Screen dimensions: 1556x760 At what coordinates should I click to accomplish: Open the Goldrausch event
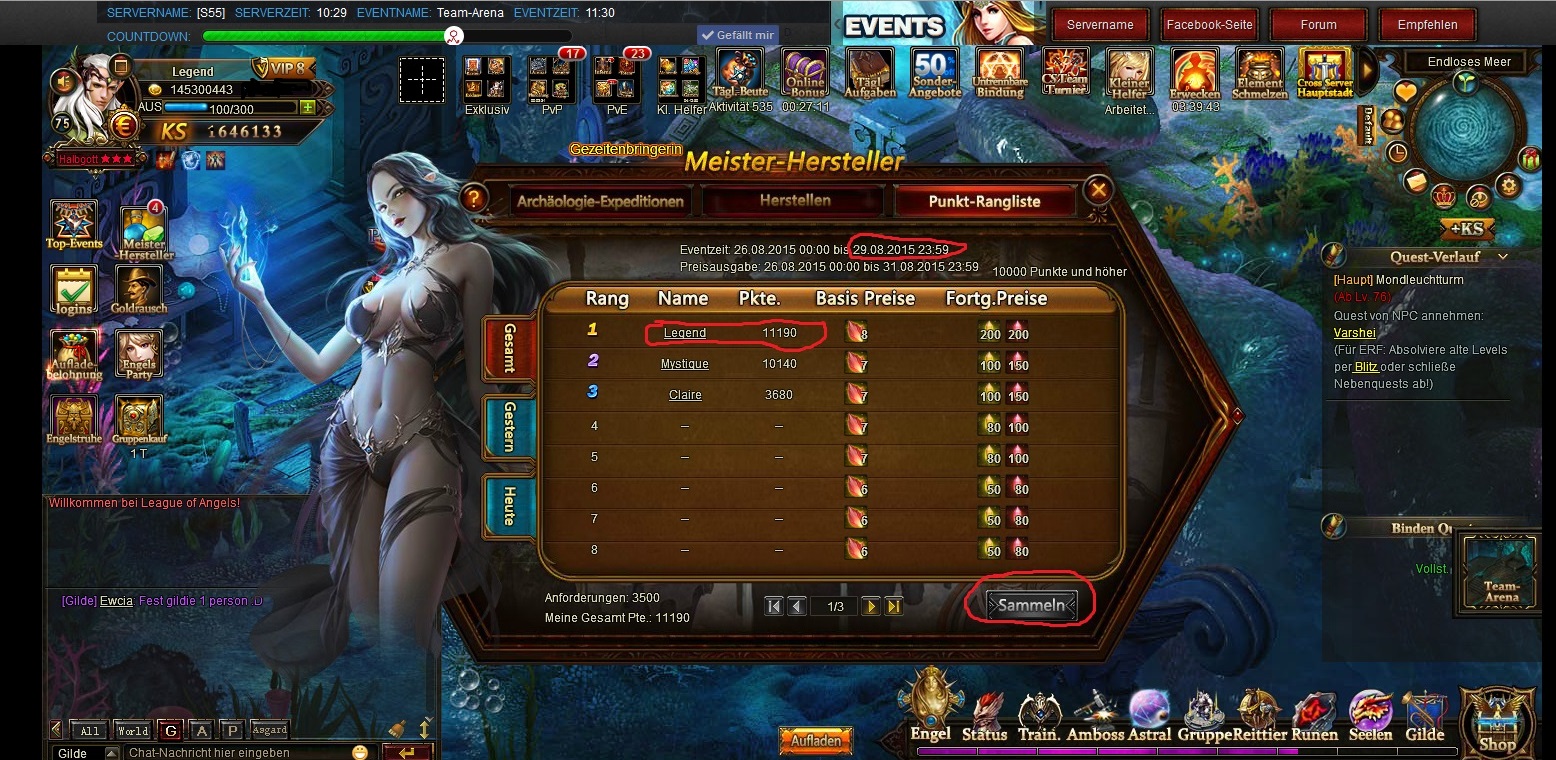[139, 292]
